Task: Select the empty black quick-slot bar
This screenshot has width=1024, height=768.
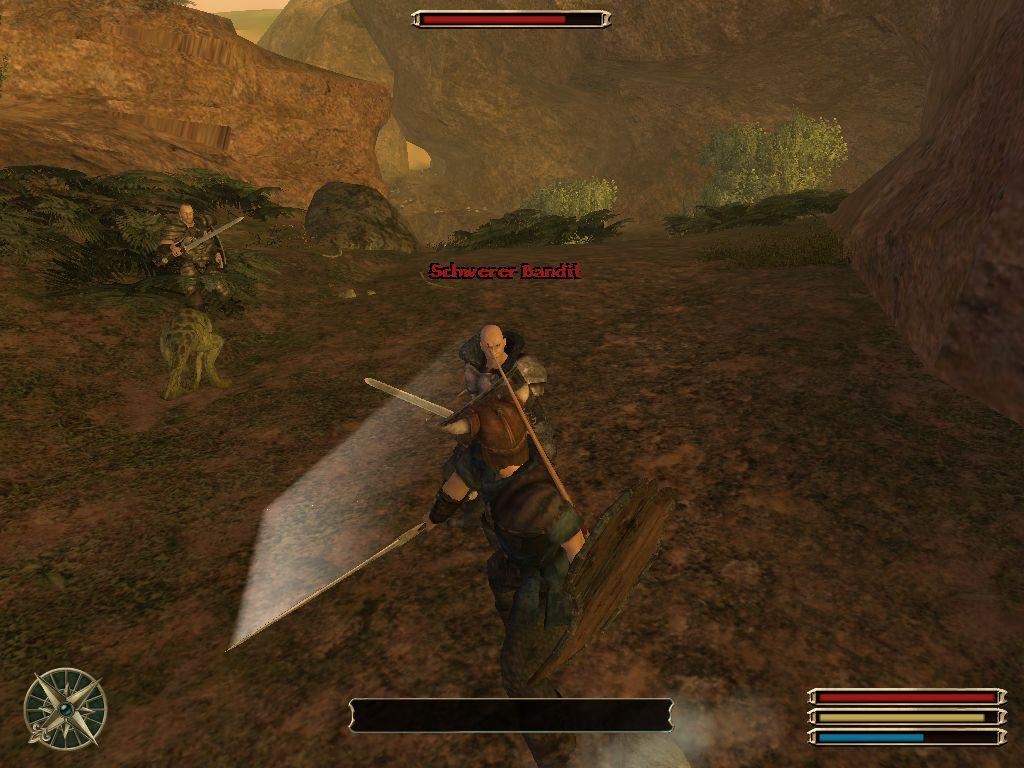Action: click(x=510, y=715)
